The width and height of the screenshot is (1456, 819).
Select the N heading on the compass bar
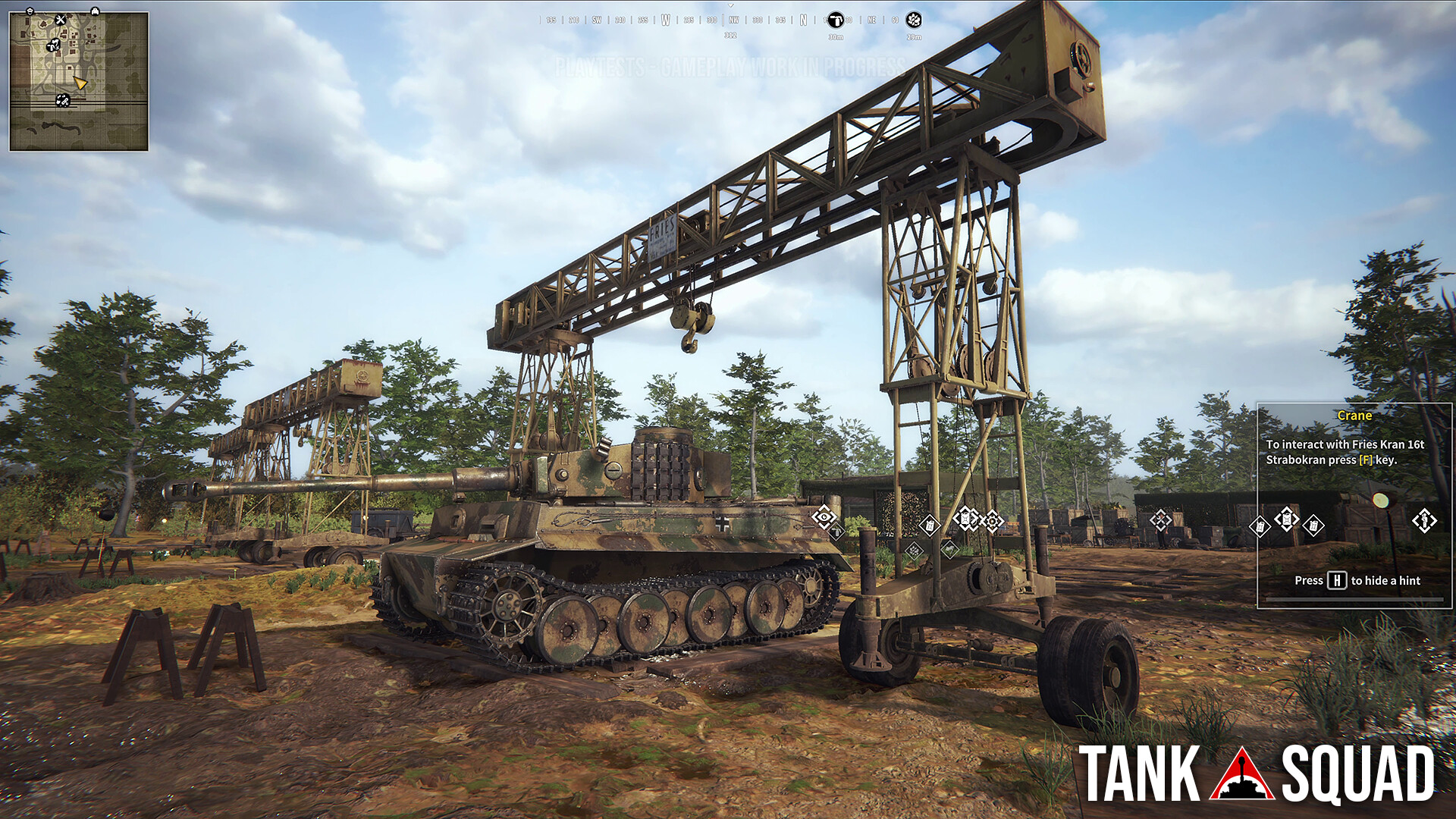[804, 20]
